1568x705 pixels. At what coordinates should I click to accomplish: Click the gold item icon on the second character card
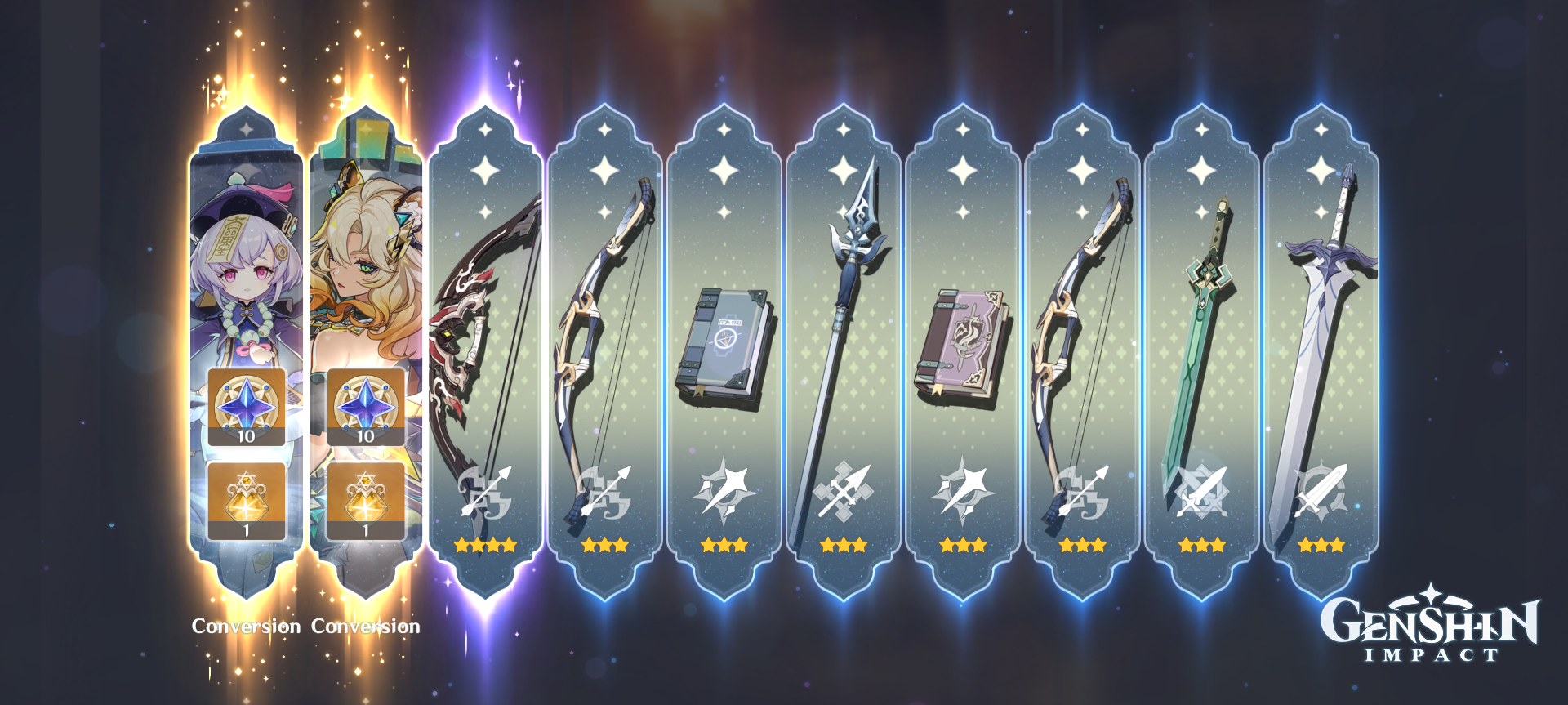pyautogui.click(x=365, y=497)
